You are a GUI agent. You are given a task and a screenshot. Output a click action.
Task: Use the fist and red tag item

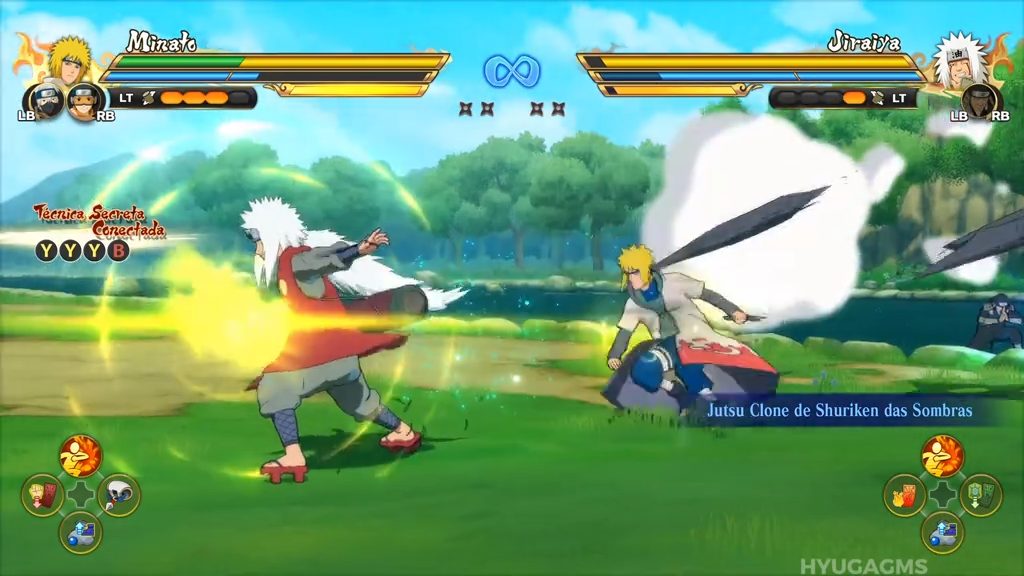pyautogui.click(x=42, y=495)
